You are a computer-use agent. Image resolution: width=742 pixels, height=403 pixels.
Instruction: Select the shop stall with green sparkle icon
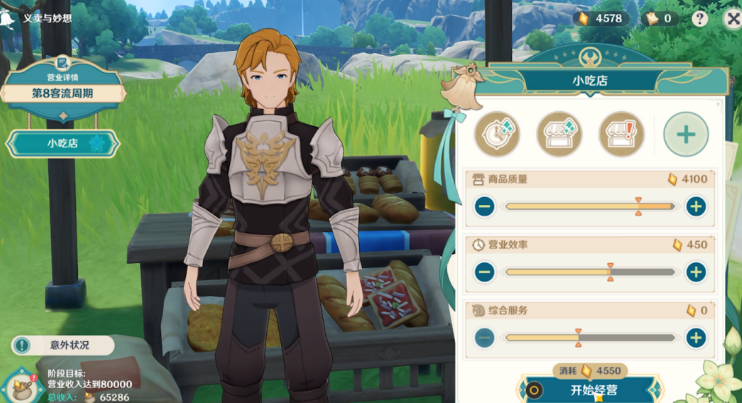pyautogui.click(x=559, y=134)
